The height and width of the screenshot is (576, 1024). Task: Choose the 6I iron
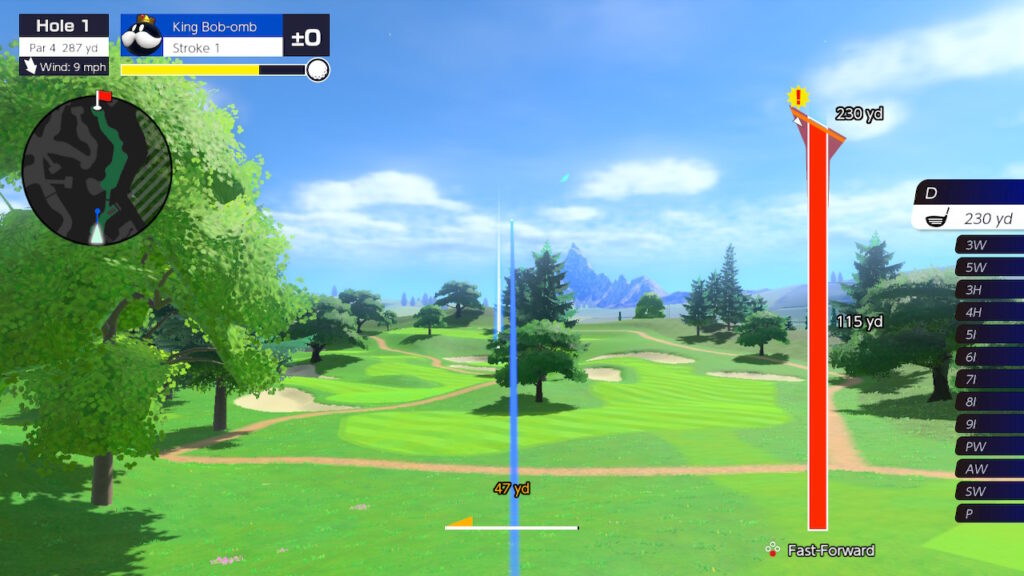(988, 357)
